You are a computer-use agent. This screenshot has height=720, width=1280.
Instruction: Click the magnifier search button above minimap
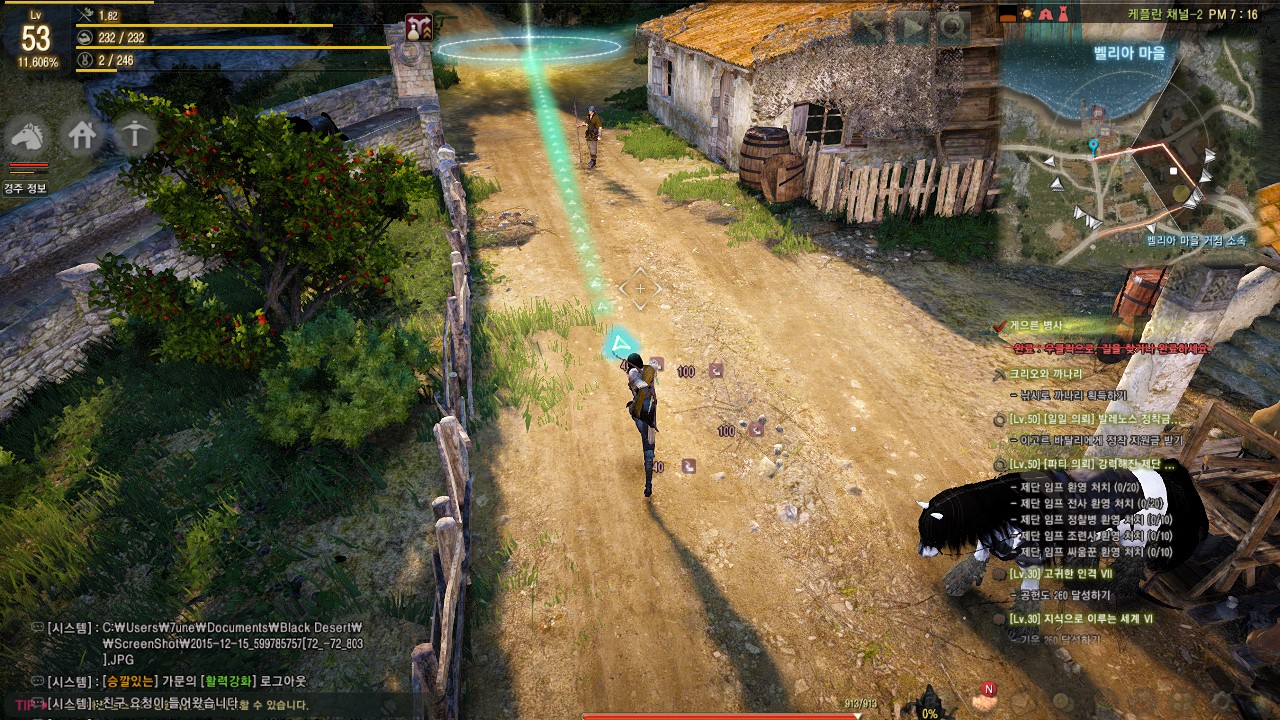(x=952, y=28)
